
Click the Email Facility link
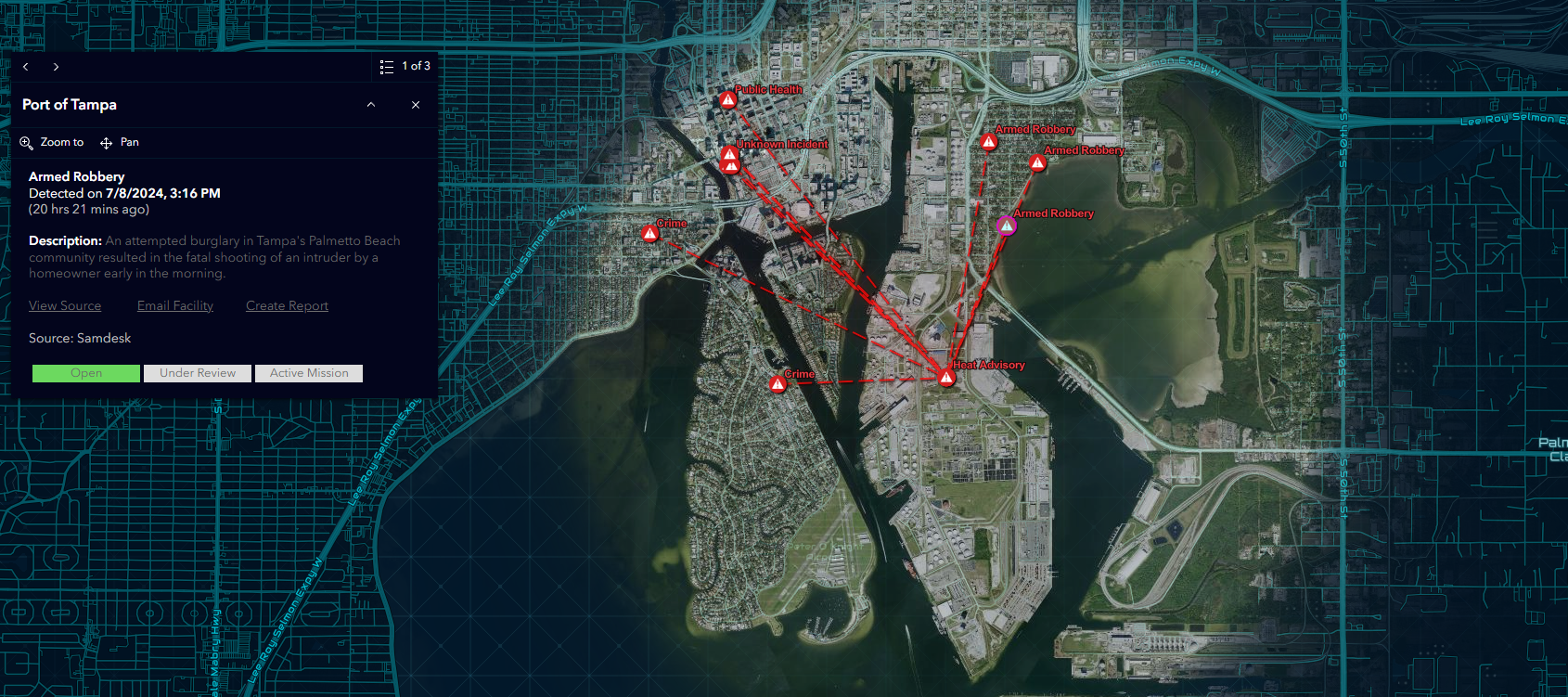click(x=174, y=305)
